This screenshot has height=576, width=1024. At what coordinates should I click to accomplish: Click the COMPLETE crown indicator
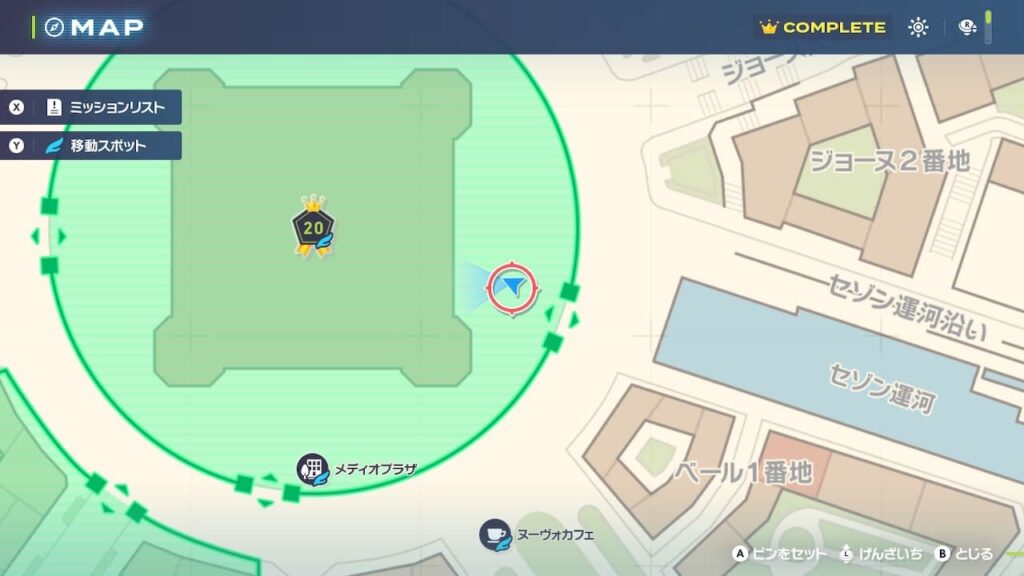[823, 27]
